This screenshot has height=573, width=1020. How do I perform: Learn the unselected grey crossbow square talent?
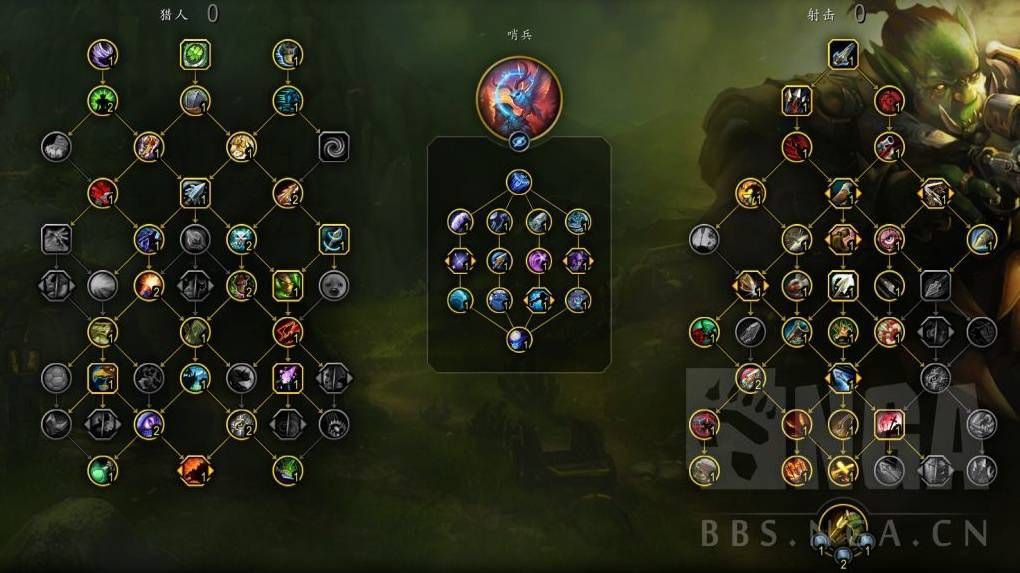(55, 238)
